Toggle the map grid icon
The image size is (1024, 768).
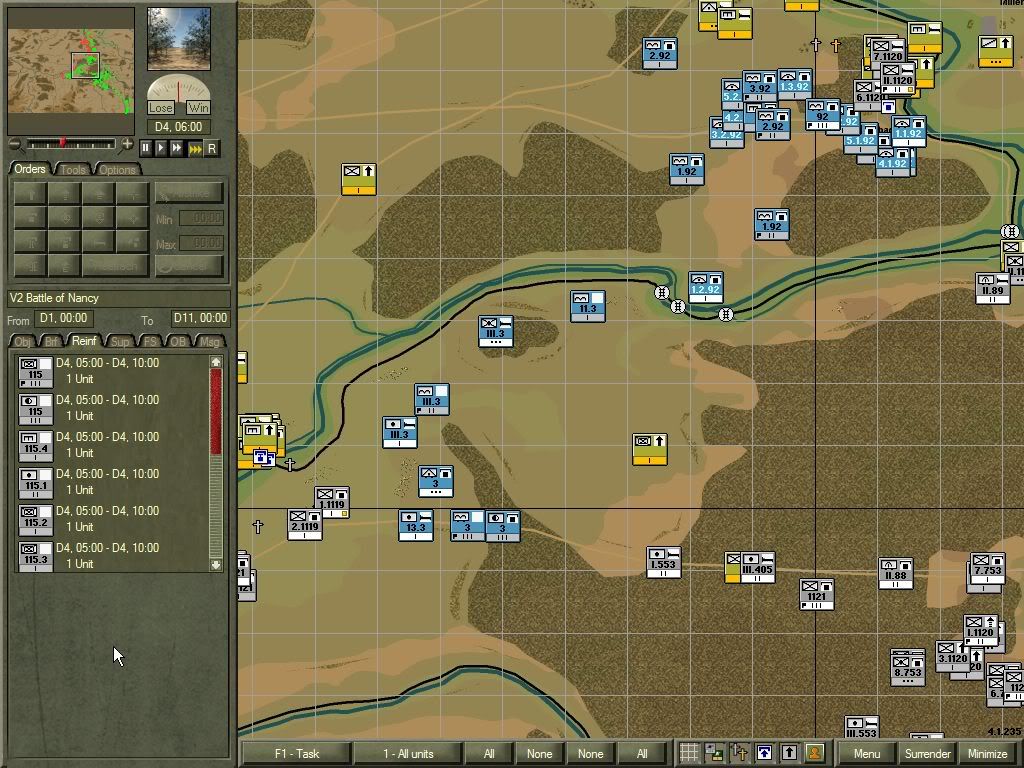[689, 753]
